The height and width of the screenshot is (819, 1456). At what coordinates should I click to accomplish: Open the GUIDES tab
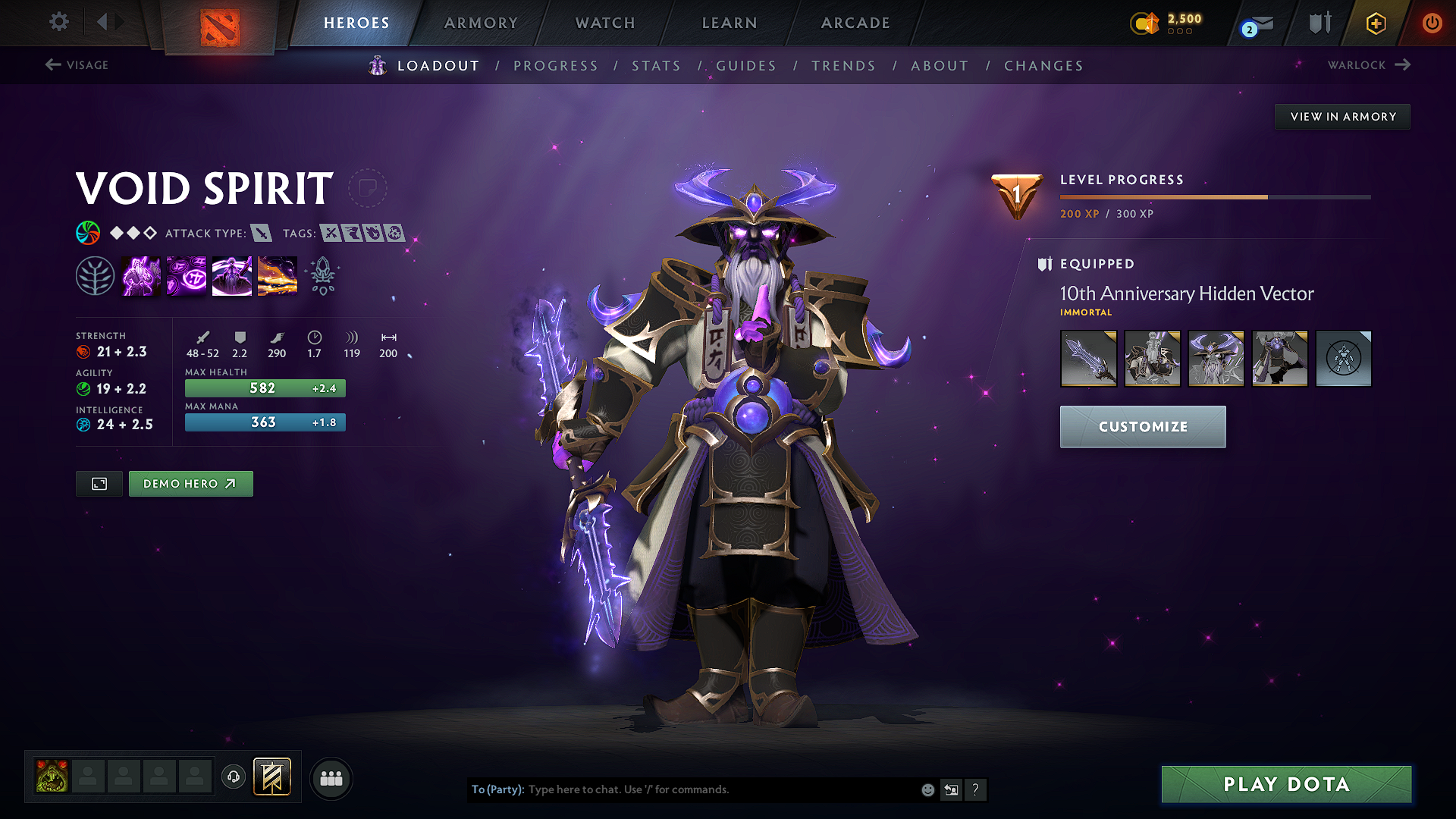pyautogui.click(x=746, y=66)
